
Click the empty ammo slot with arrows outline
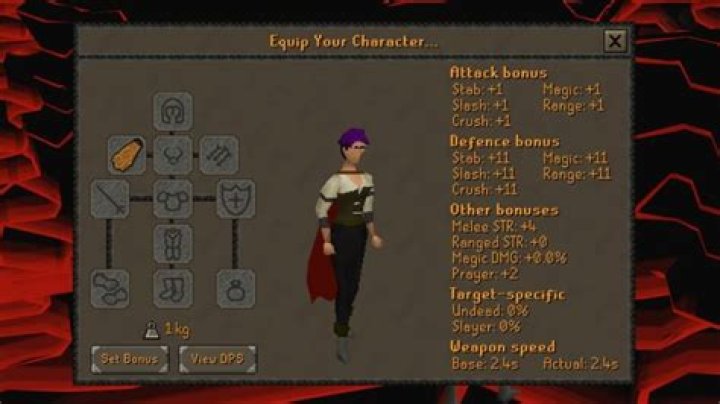[218, 155]
